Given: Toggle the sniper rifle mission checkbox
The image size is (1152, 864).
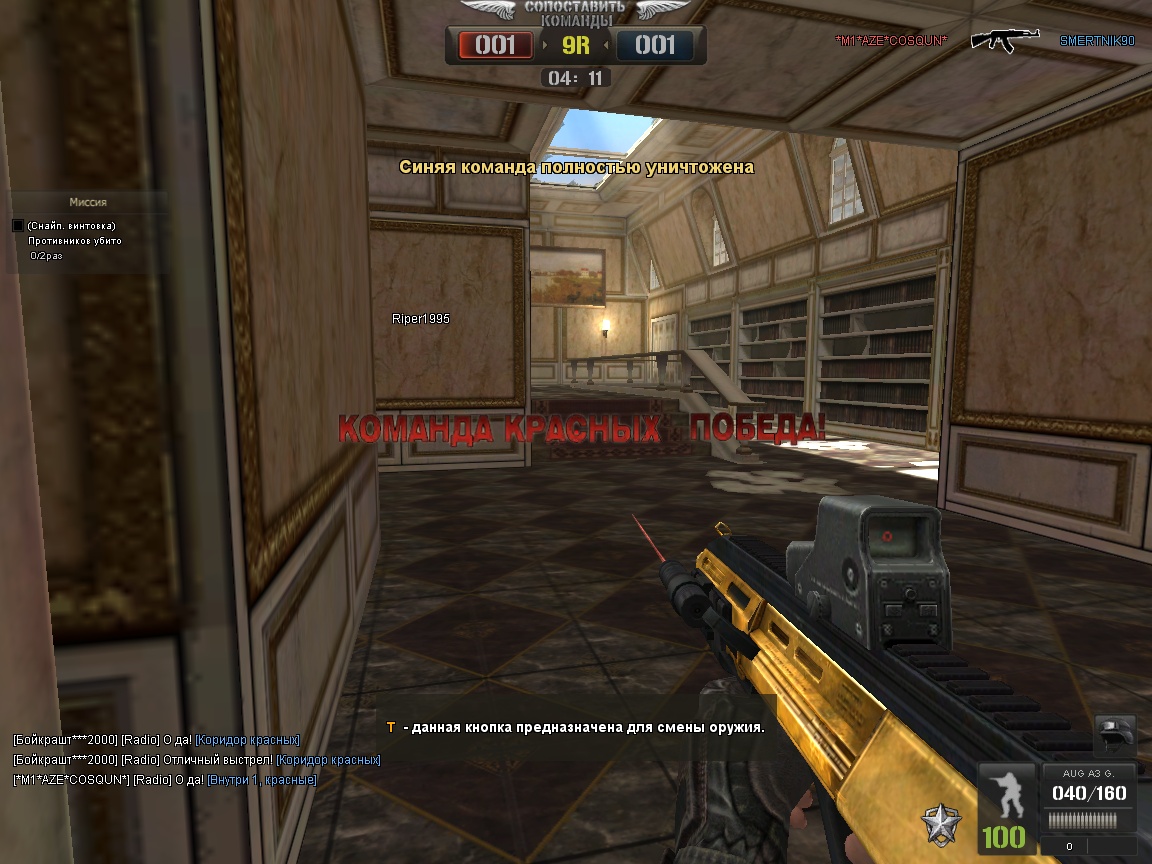Looking at the screenshot, I should [x=17, y=226].
